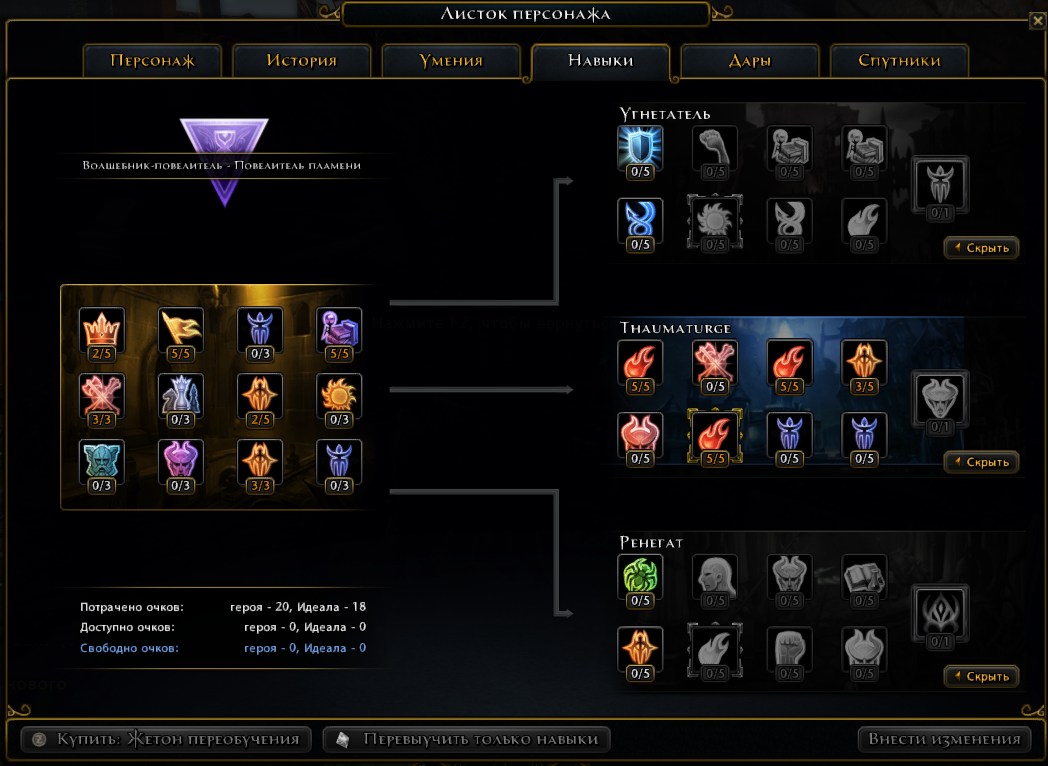
Task: Choose the yellow flag feat icon
Action: (x=181, y=330)
